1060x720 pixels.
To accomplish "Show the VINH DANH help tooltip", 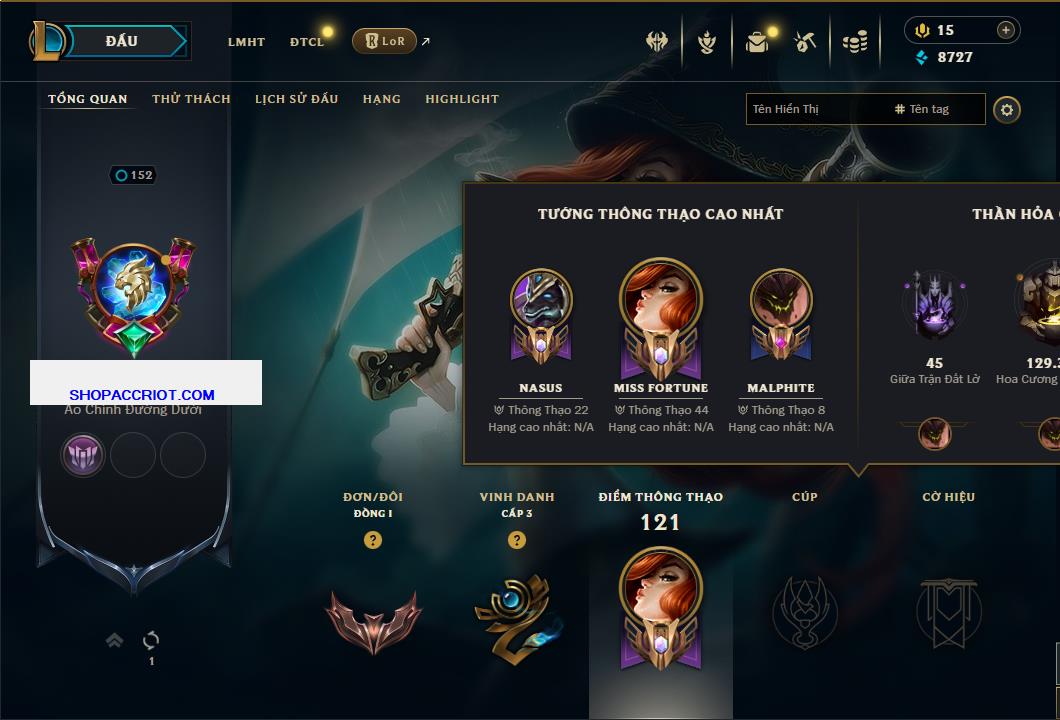I will 517,540.
